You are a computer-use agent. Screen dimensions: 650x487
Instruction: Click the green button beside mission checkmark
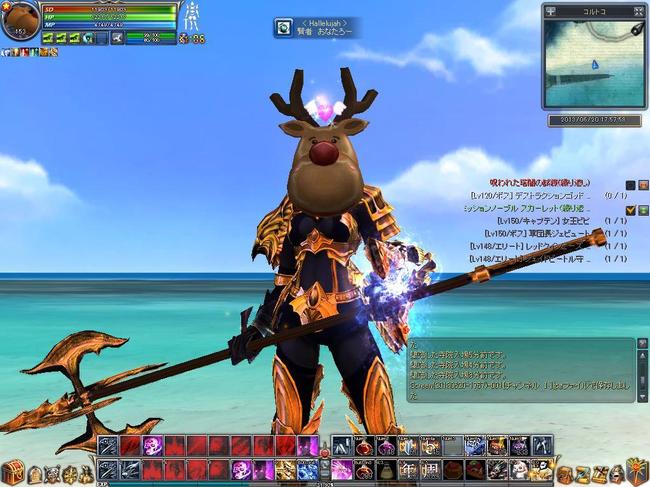(643, 209)
